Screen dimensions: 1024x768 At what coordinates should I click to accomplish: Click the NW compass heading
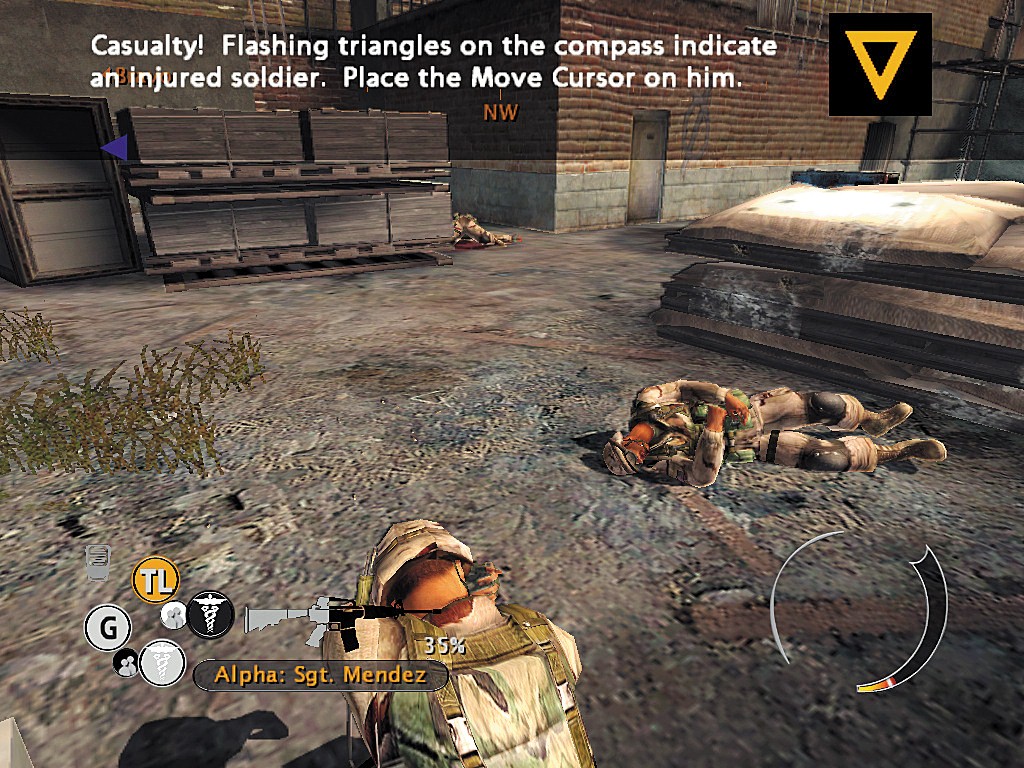click(500, 112)
